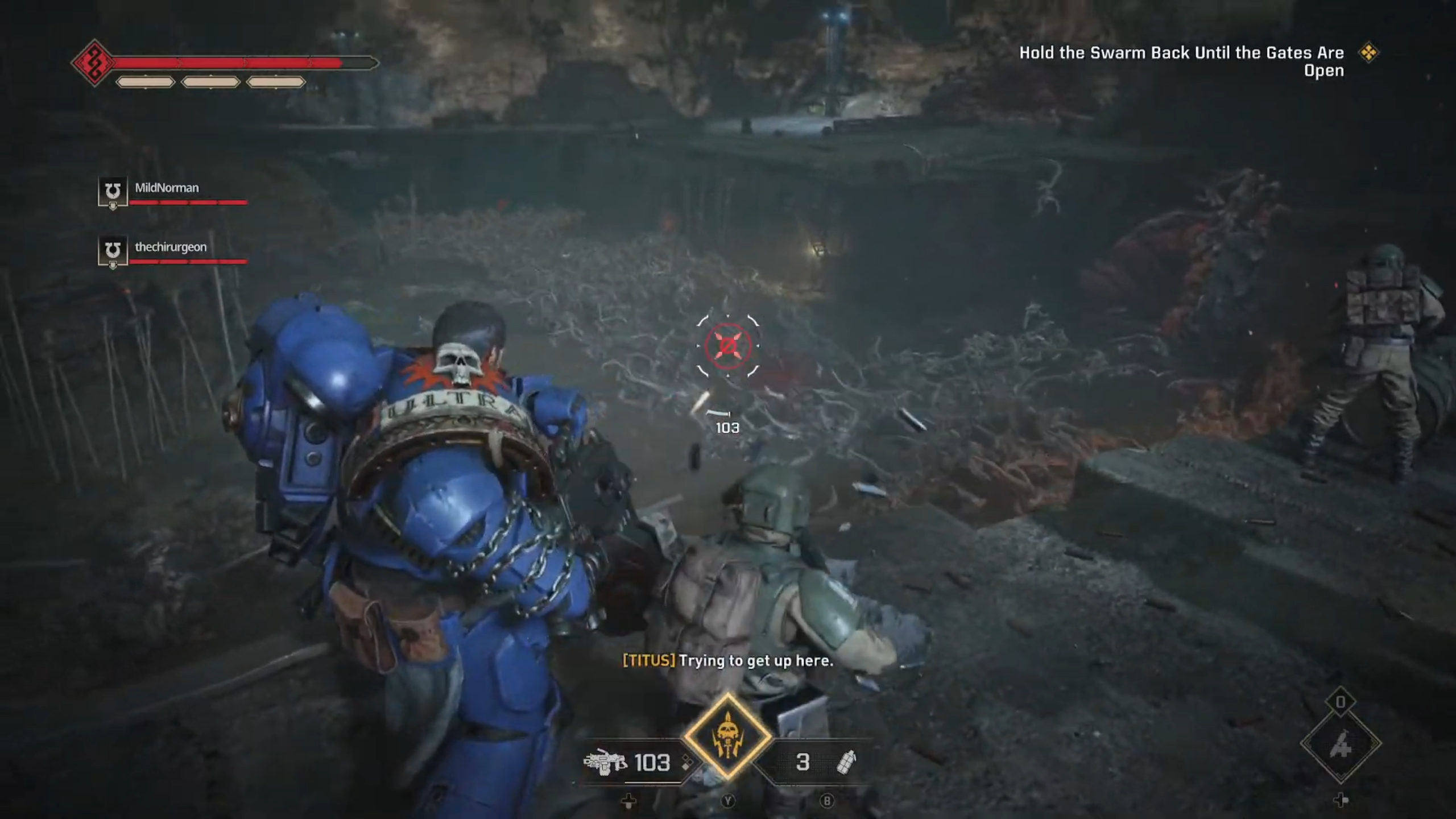The width and height of the screenshot is (1456, 819).
Task: Activate the golden skull ability icon
Action: (727, 737)
